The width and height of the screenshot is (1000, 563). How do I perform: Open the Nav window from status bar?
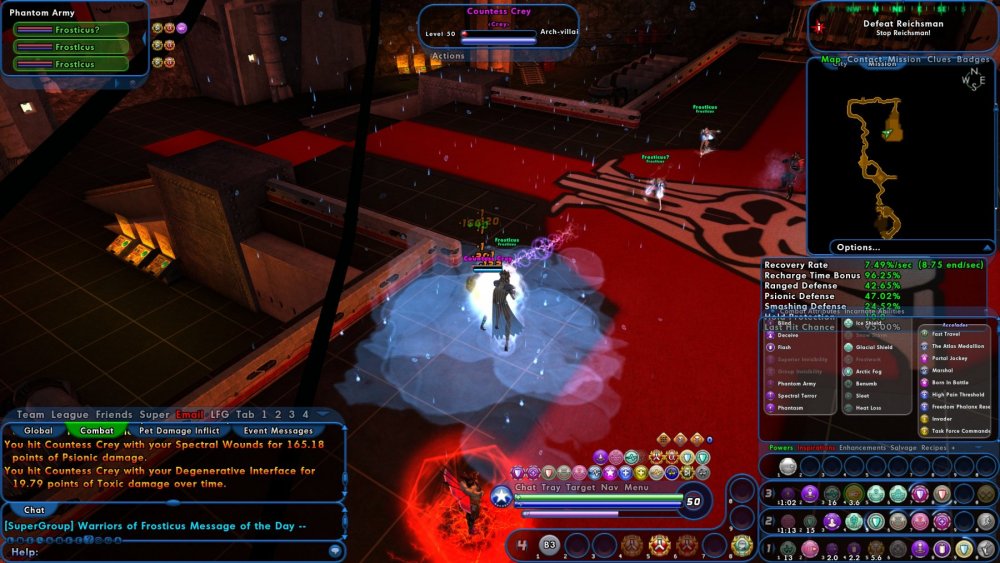pos(610,487)
